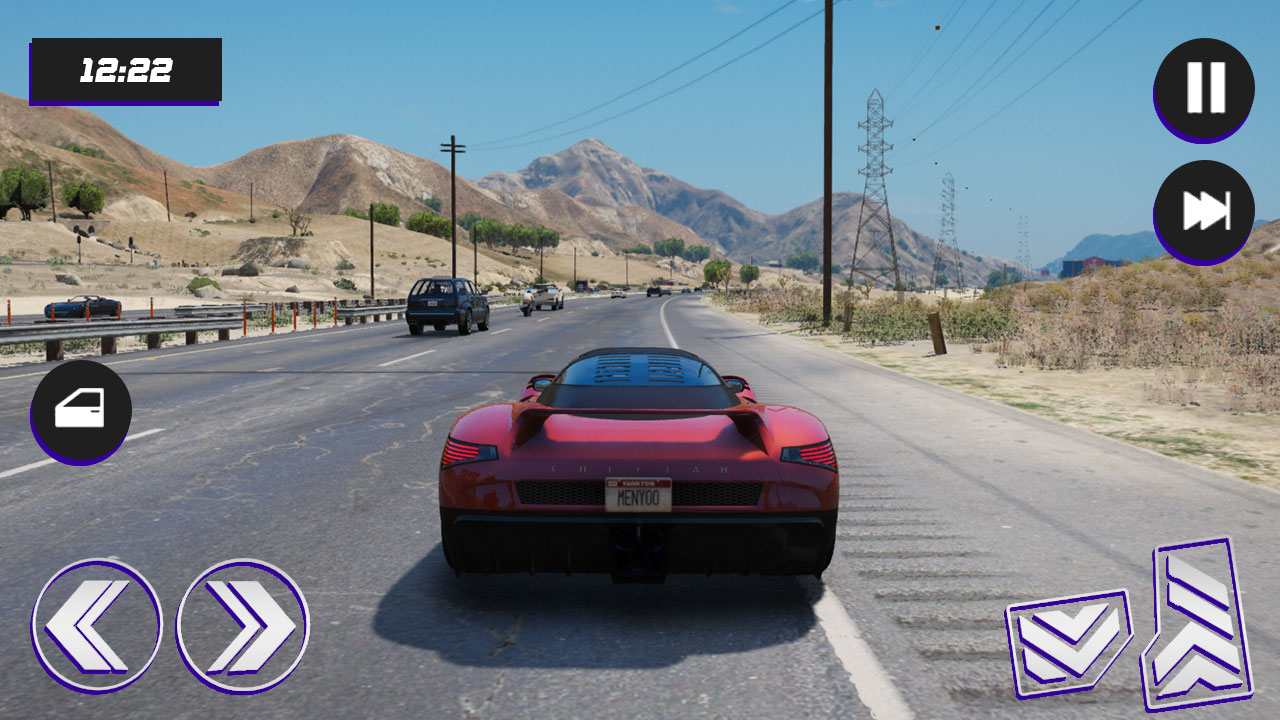Select the car door icon on the left
The height and width of the screenshot is (720, 1280).
[x=83, y=407]
